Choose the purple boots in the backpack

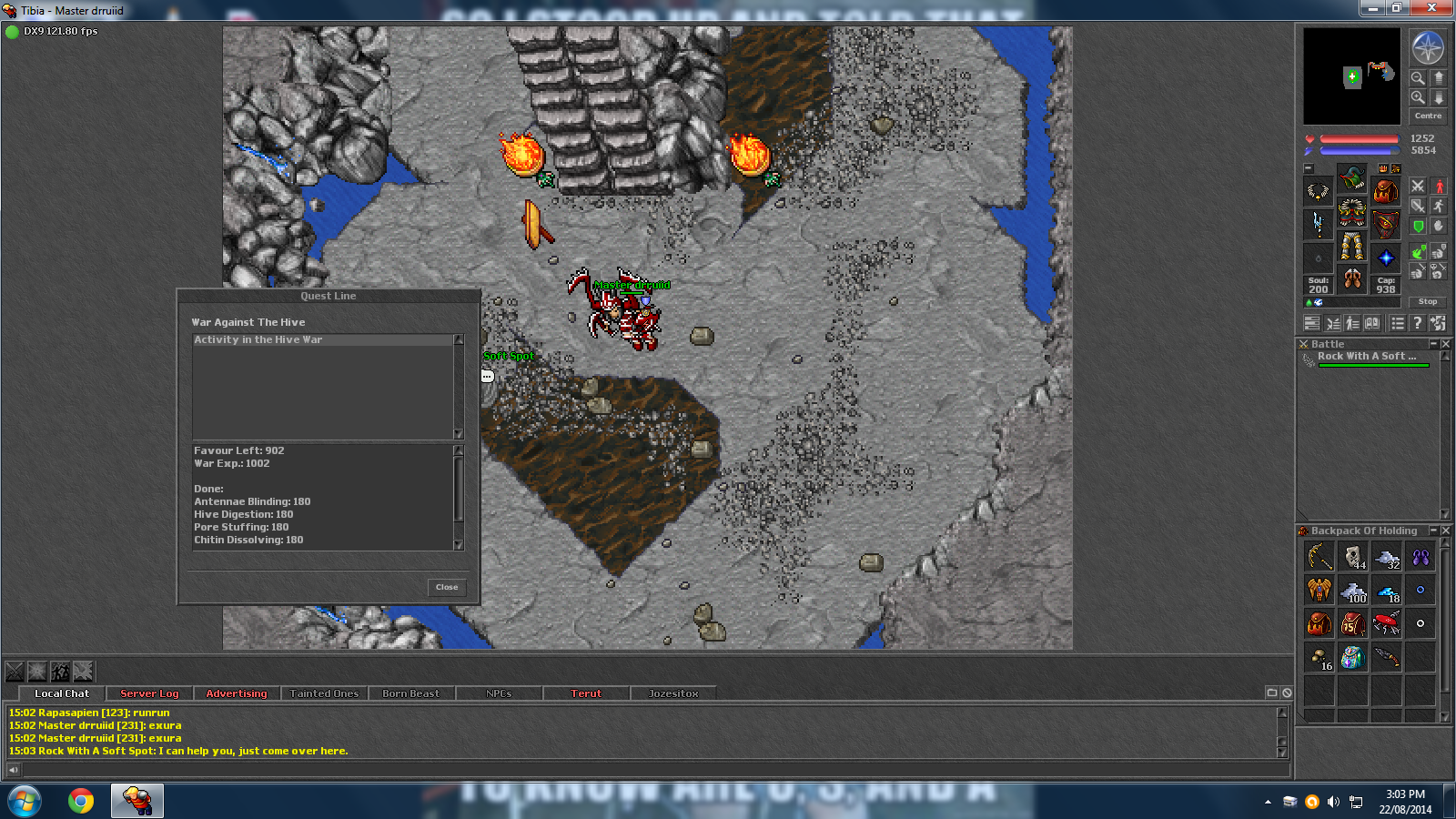coord(1421,556)
